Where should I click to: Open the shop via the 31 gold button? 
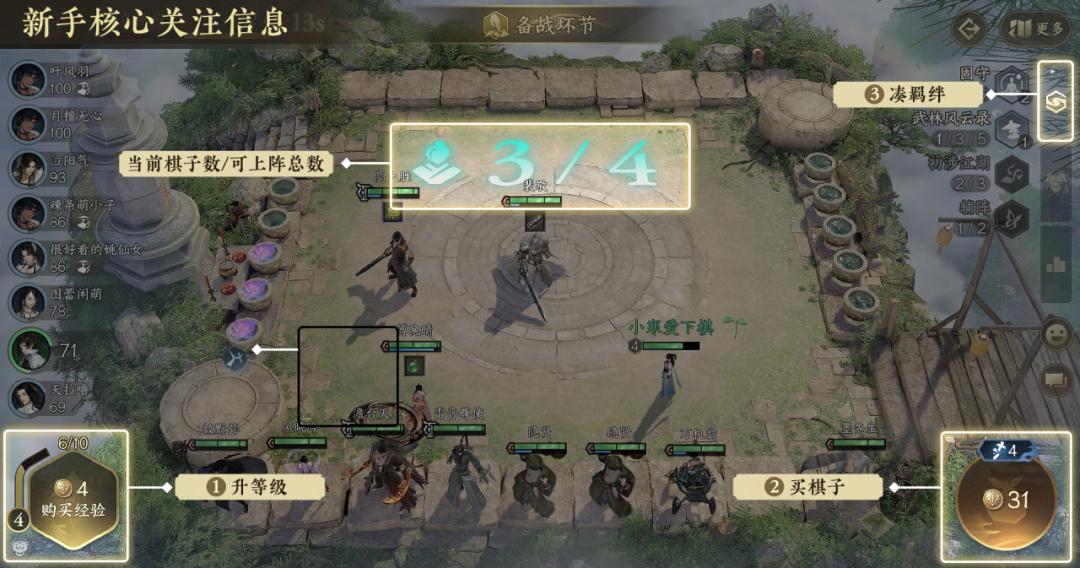point(1008,499)
